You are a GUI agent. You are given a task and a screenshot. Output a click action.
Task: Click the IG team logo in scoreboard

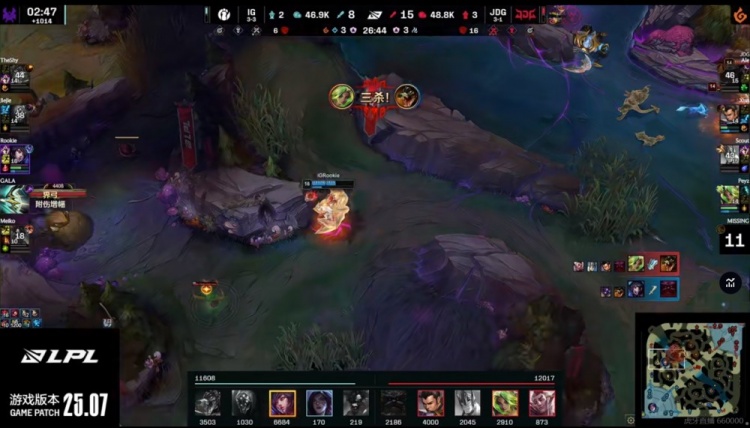[225, 15]
